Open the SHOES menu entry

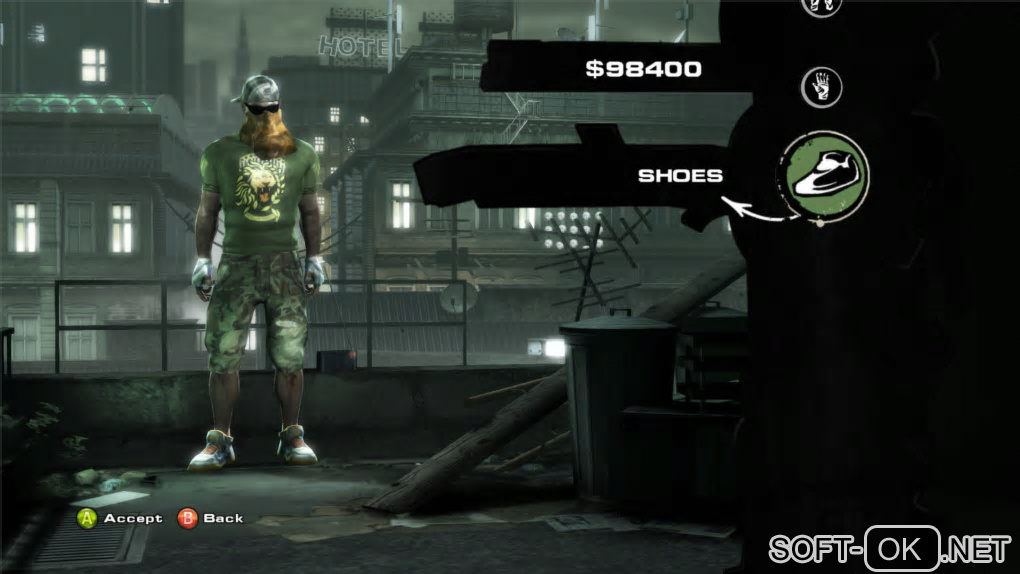tap(680, 175)
